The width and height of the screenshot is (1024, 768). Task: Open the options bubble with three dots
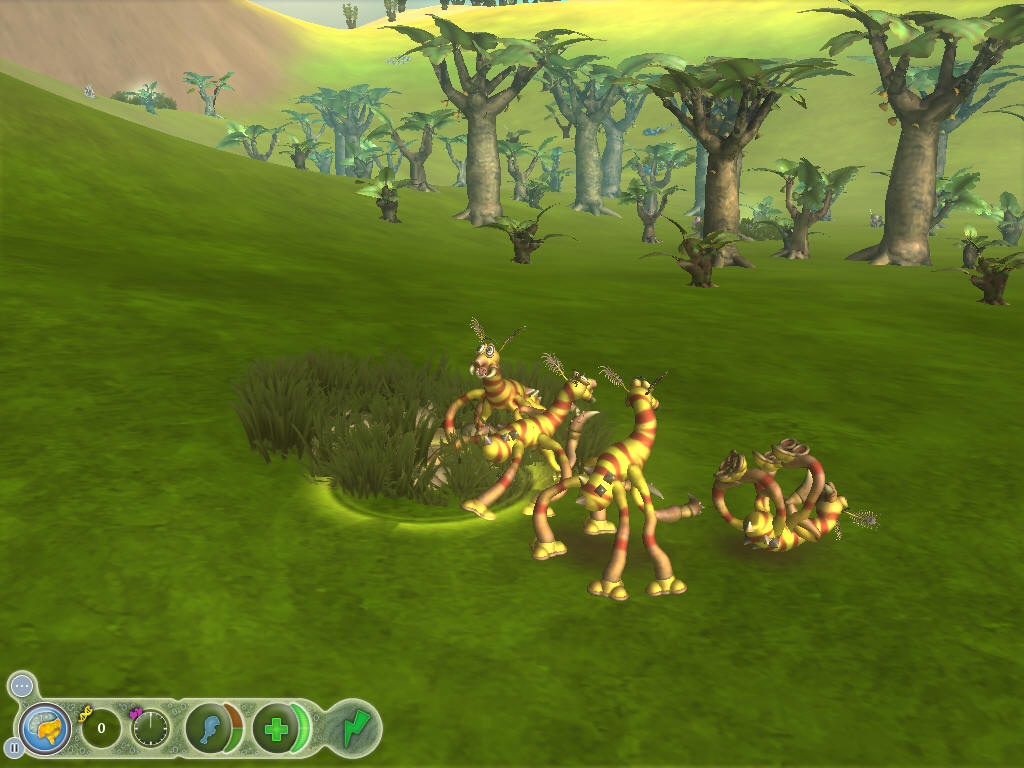[x=22, y=686]
